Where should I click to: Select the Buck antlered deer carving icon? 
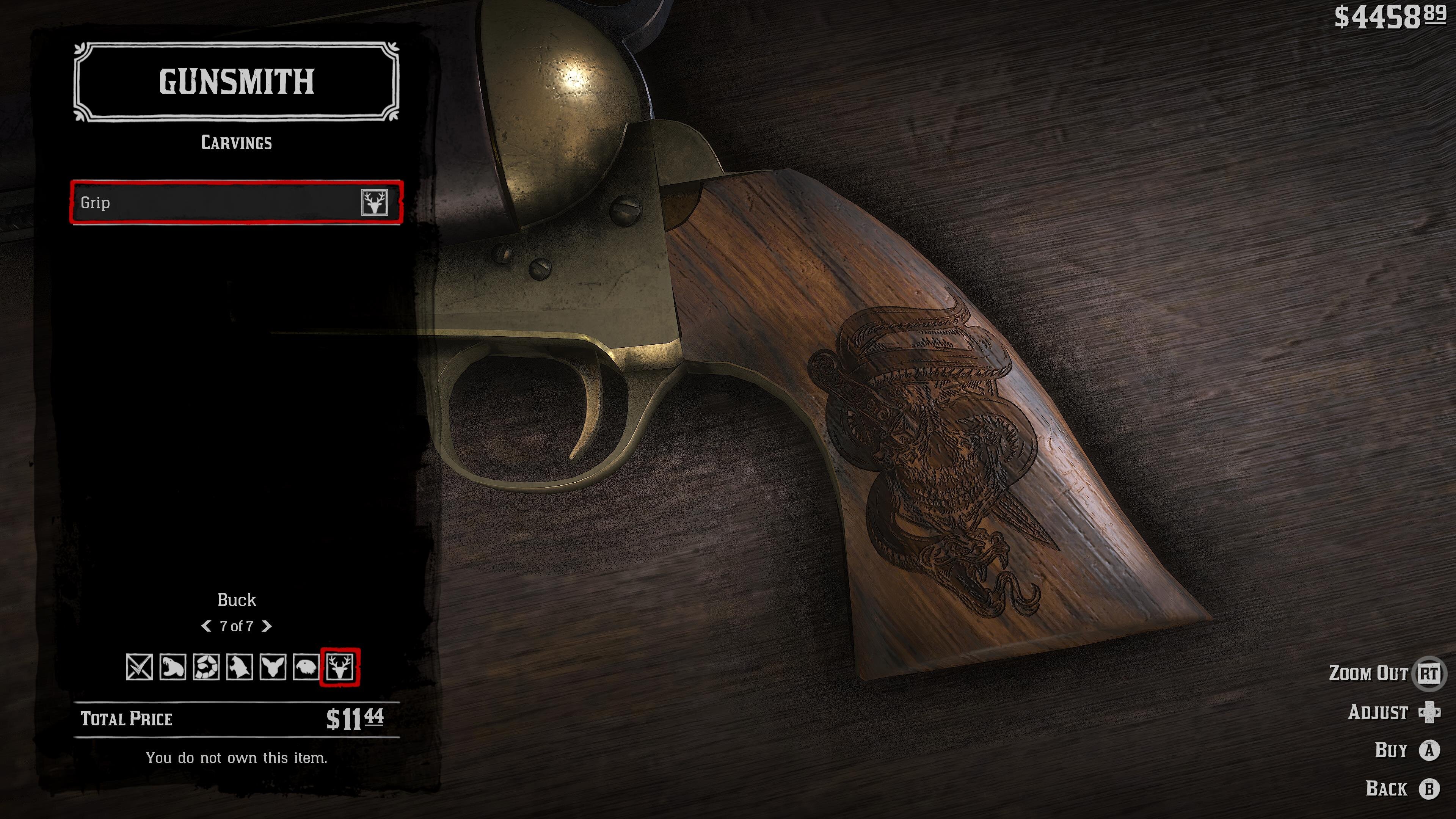[x=340, y=667]
